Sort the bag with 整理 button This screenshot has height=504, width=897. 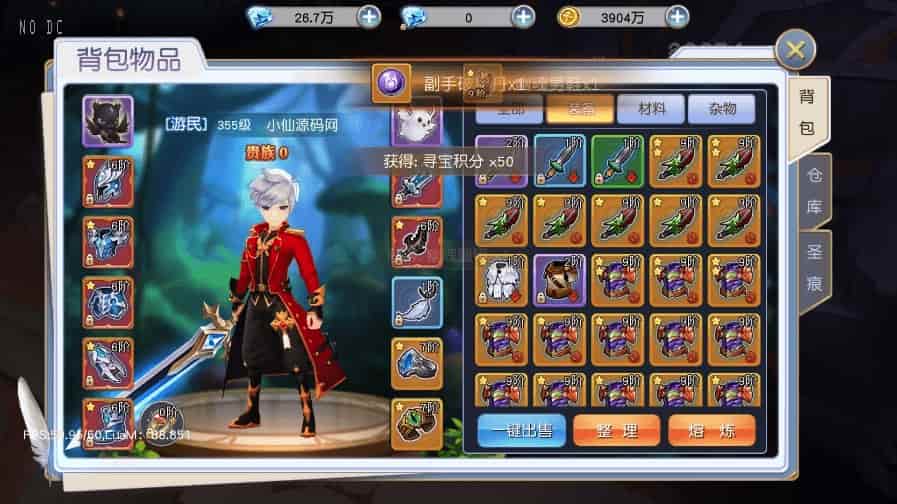[616, 430]
